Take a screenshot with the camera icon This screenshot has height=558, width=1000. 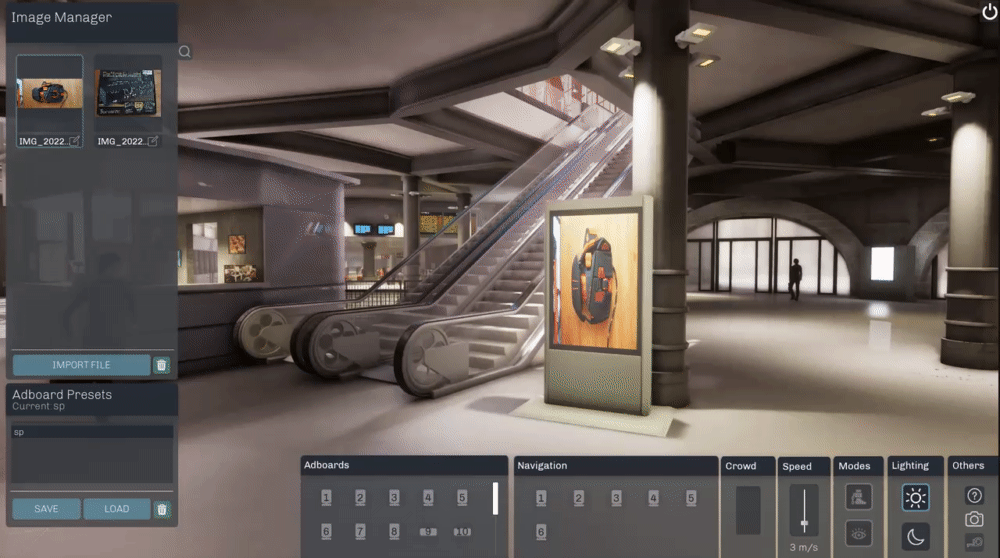[974, 519]
